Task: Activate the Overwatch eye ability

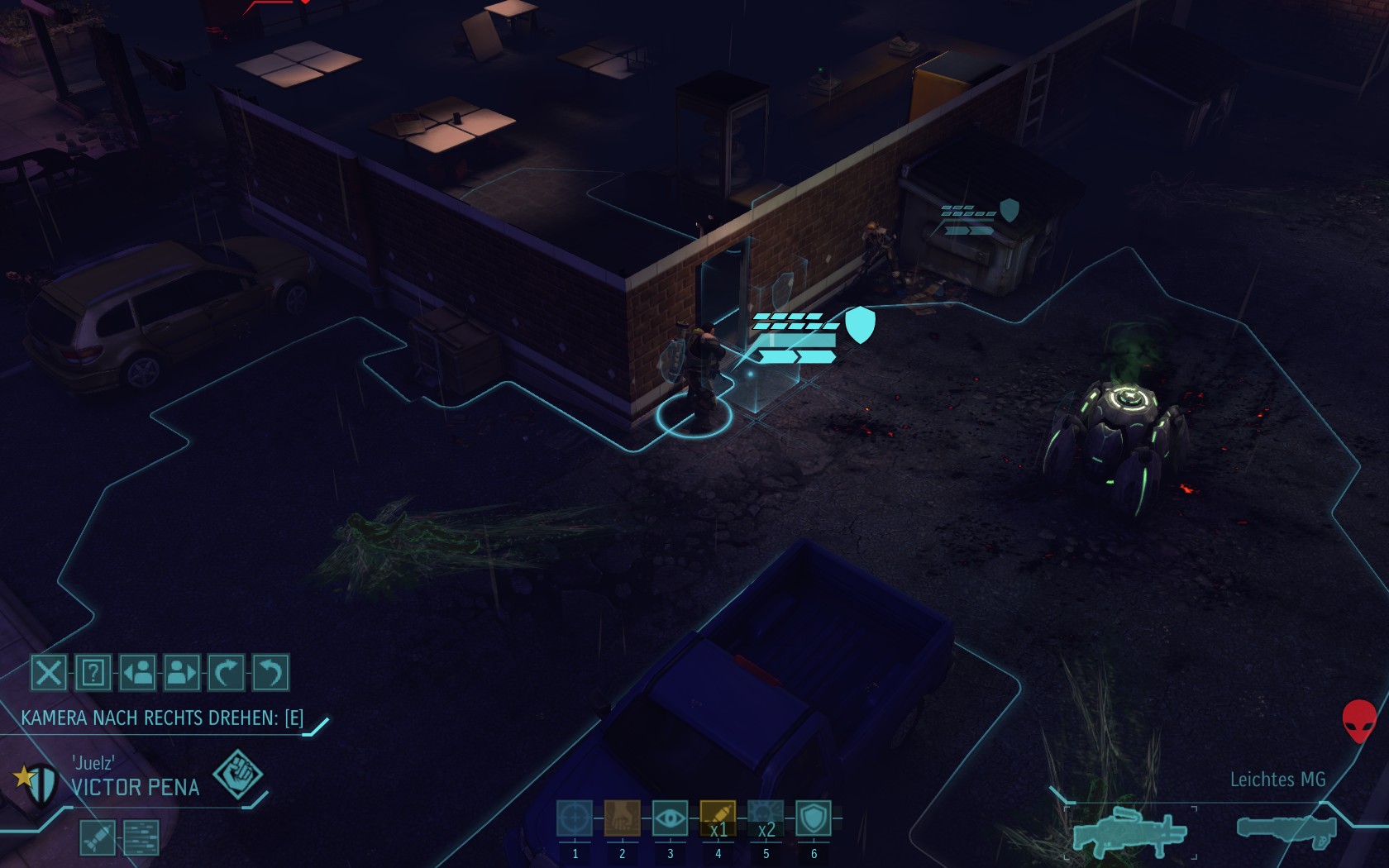Action: 670,819
